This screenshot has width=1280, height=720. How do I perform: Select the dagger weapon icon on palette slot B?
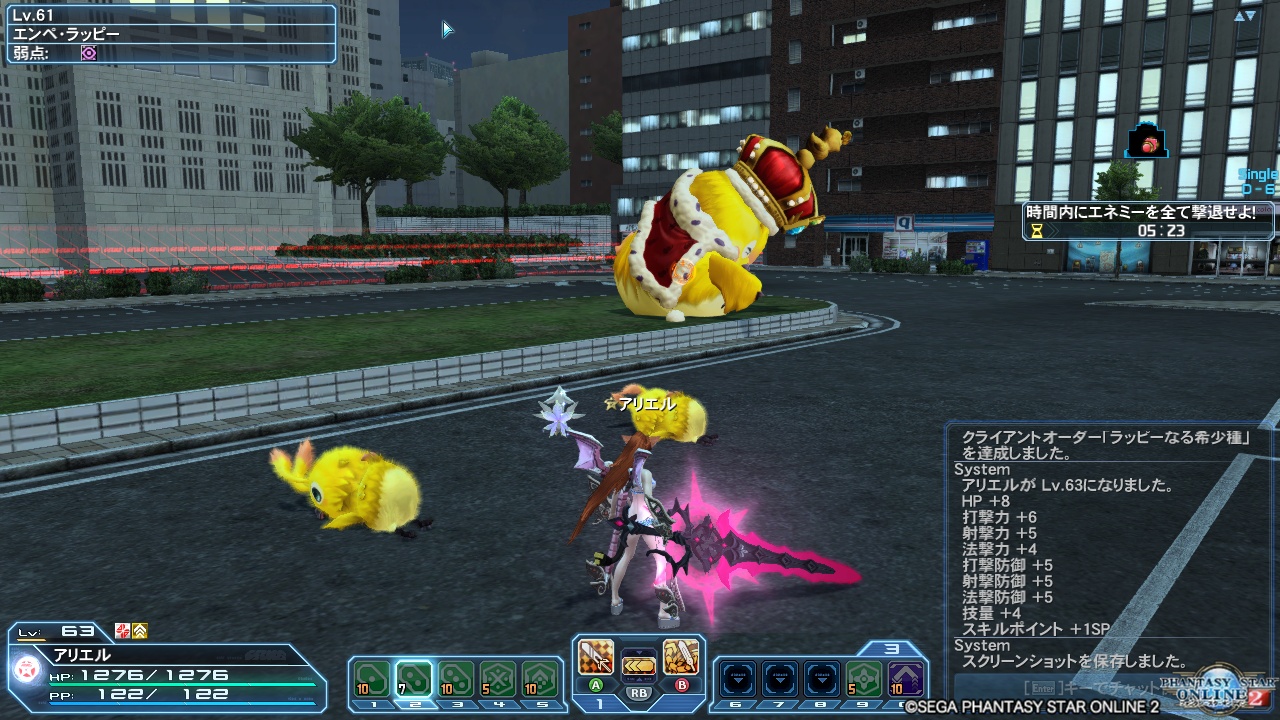[680, 656]
